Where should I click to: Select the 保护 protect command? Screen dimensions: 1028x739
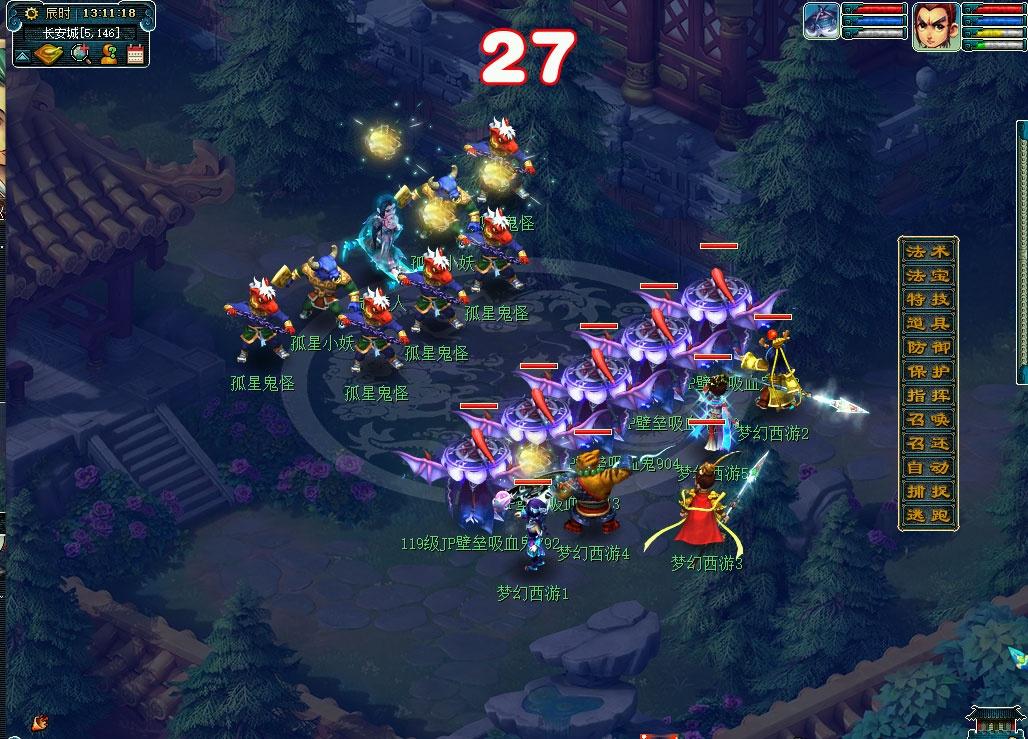coord(927,371)
